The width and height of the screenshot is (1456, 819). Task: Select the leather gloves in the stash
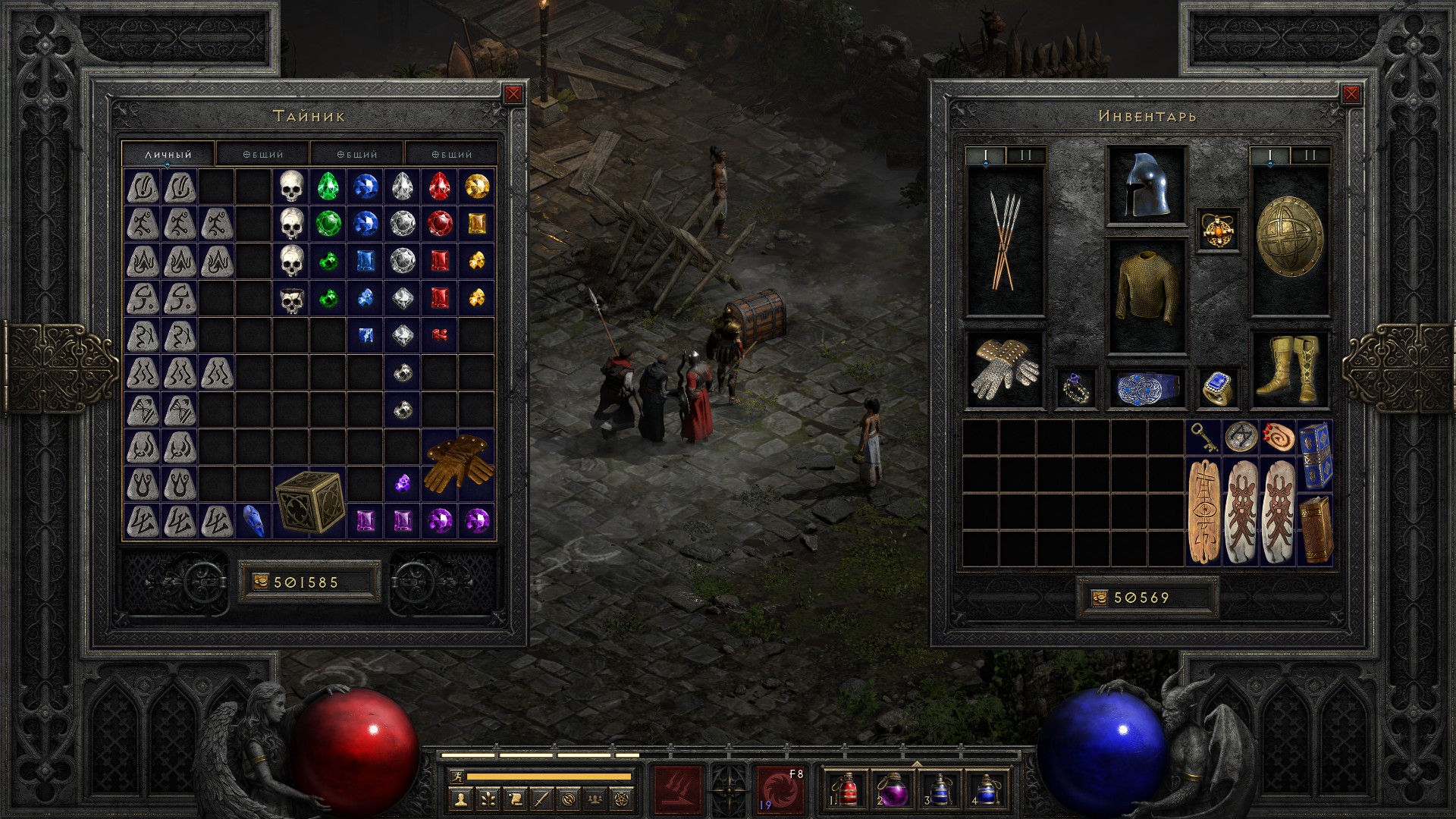[x=458, y=464]
